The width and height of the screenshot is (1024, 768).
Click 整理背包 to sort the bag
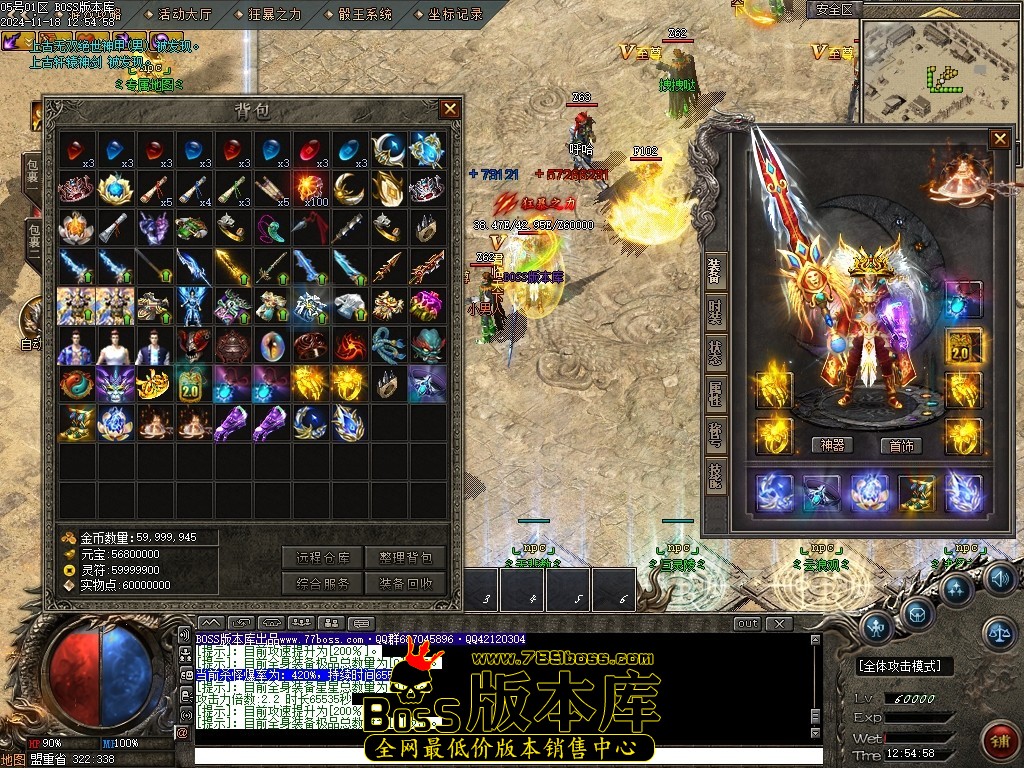405,557
